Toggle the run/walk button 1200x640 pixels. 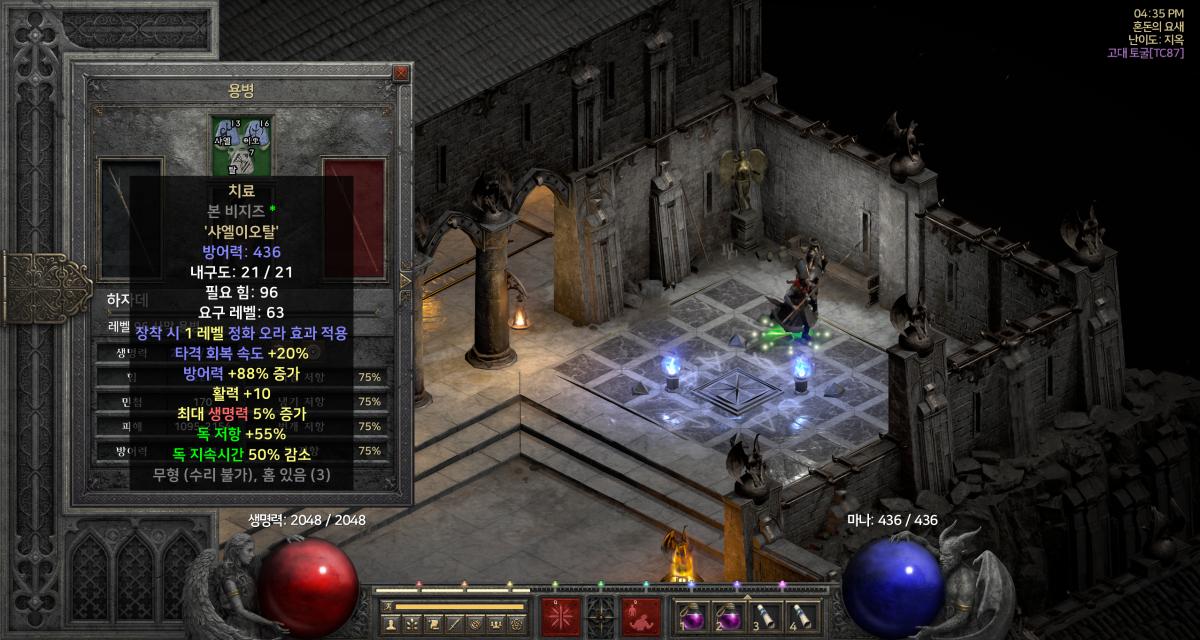click(385, 606)
